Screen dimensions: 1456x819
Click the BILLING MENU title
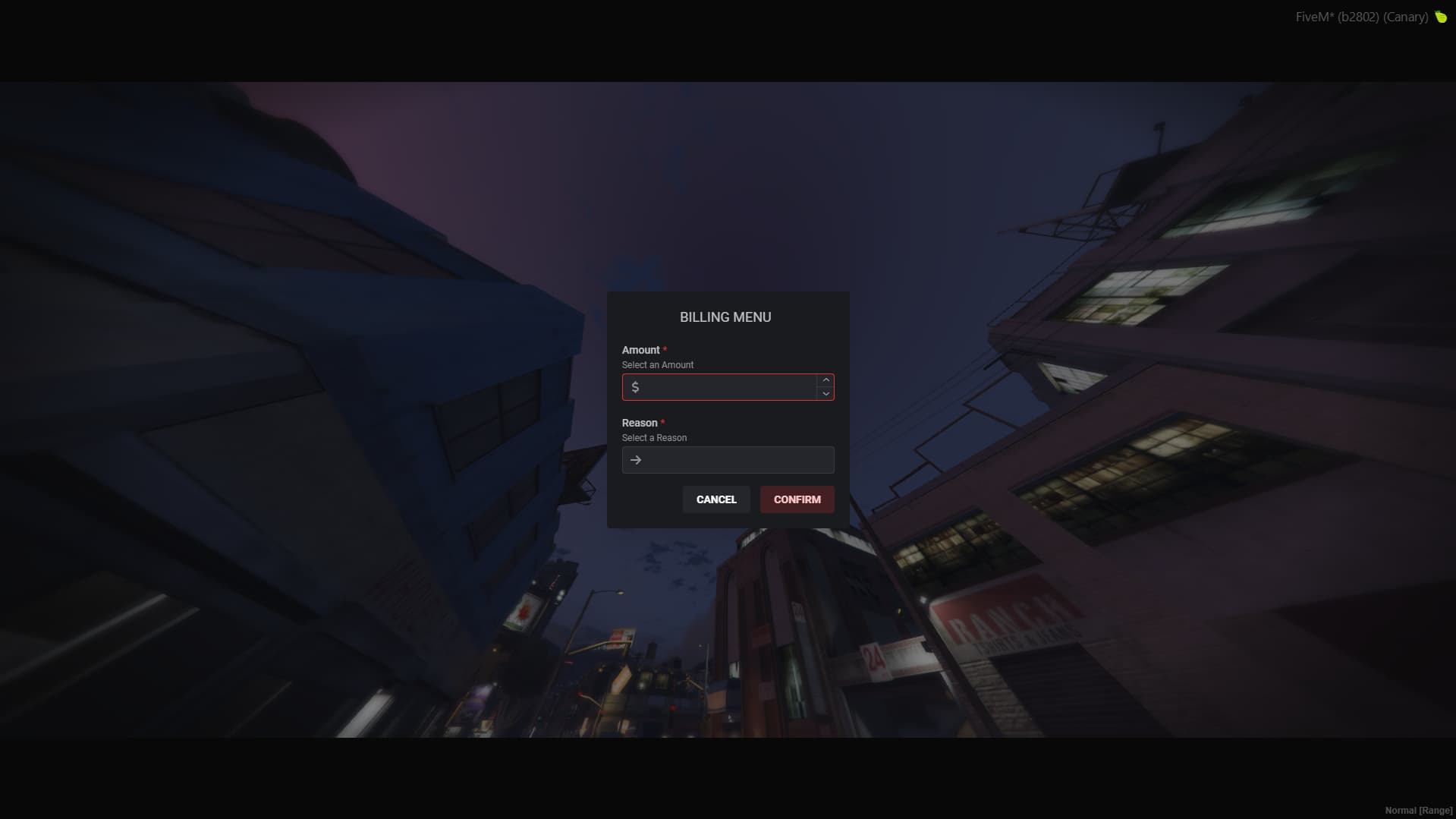click(x=726, y=317)
